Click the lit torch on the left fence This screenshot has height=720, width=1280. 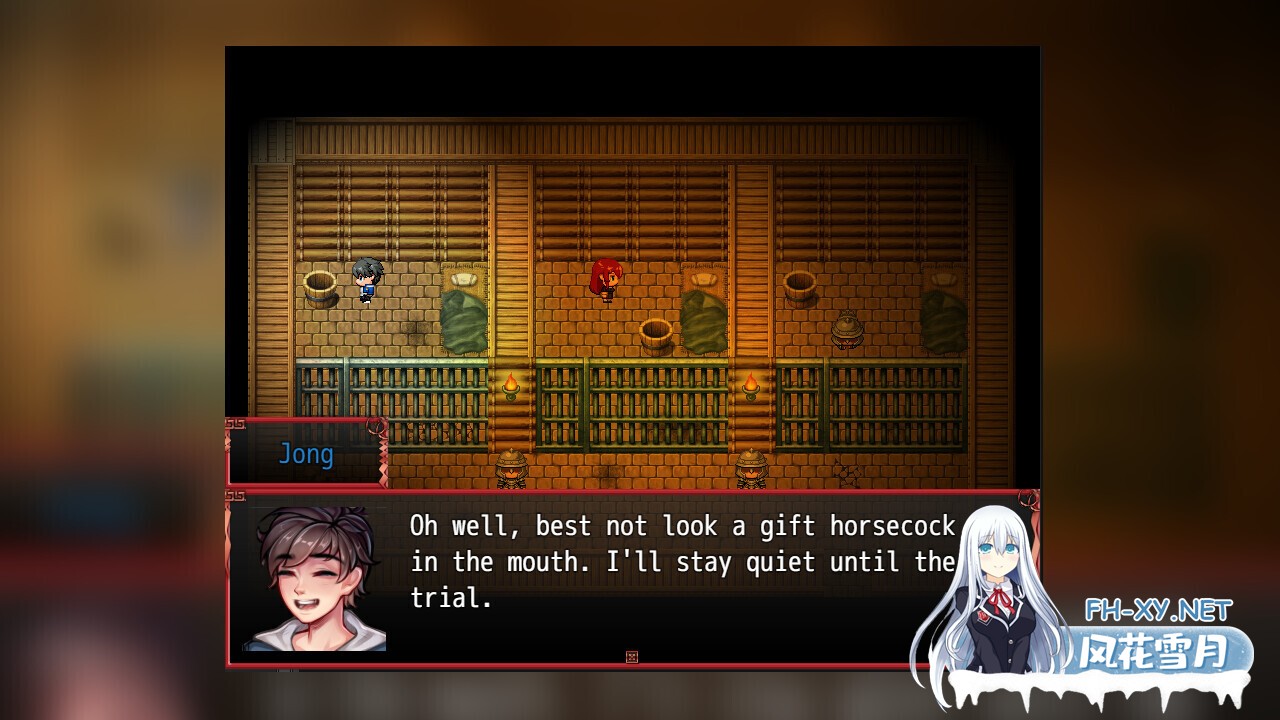pyautogui.click(x=512, y=385)
